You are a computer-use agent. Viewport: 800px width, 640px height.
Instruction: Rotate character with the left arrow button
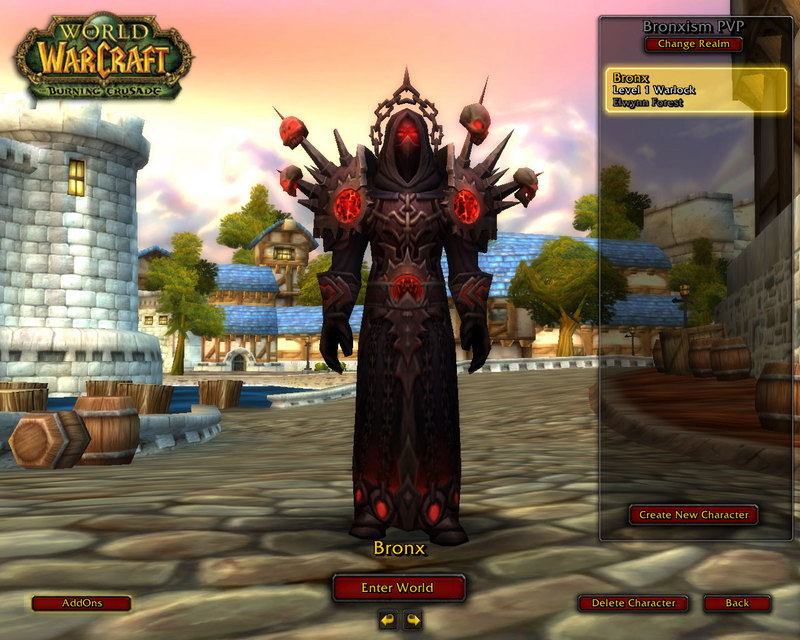[x=388, y=620]
